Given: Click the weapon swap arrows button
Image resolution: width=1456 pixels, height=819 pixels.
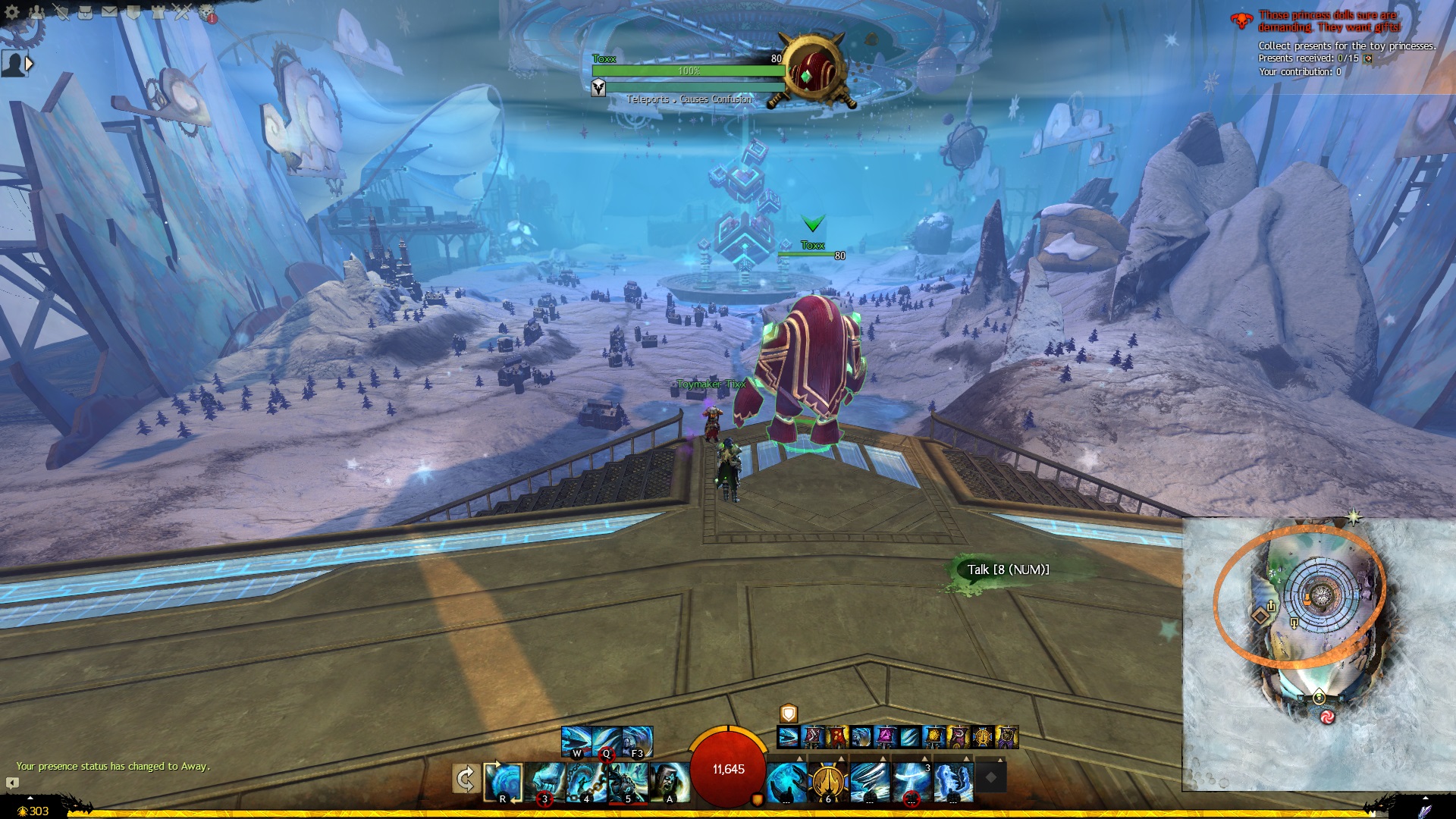Looking at the screenshot, I should click(465, 779).
